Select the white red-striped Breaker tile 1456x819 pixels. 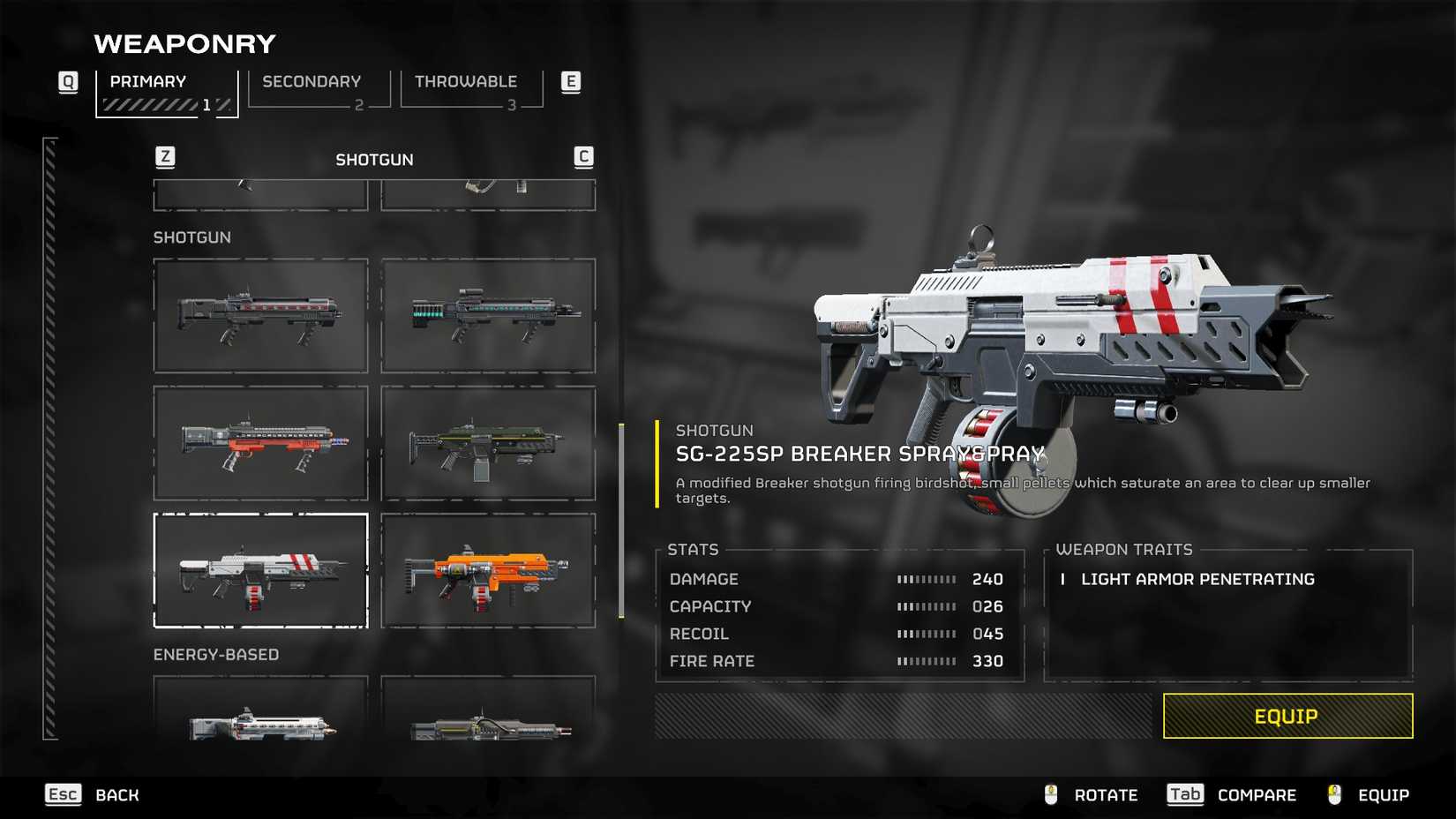coord(260,570)
